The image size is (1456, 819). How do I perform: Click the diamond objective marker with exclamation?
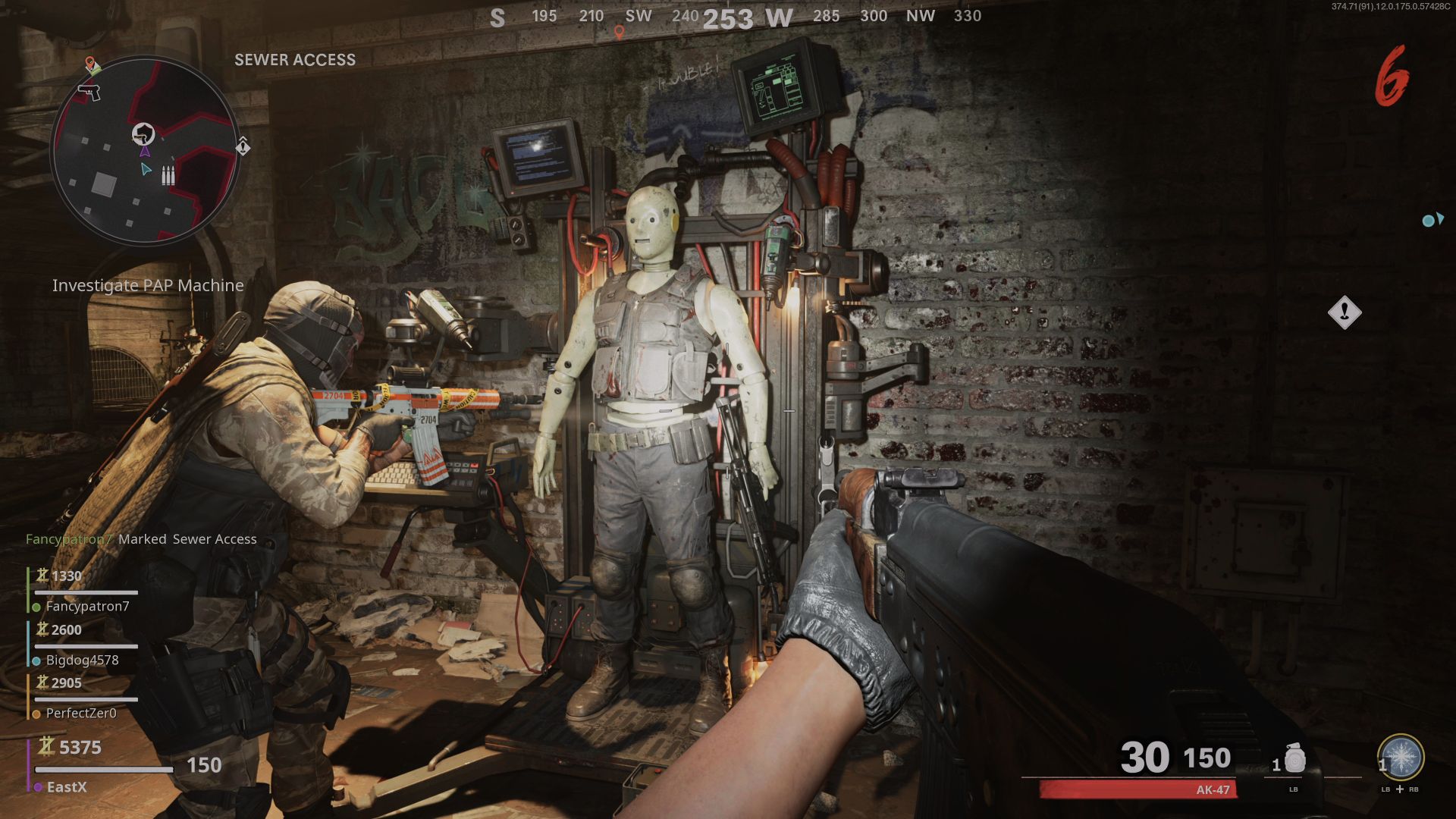pos(1345,312)
